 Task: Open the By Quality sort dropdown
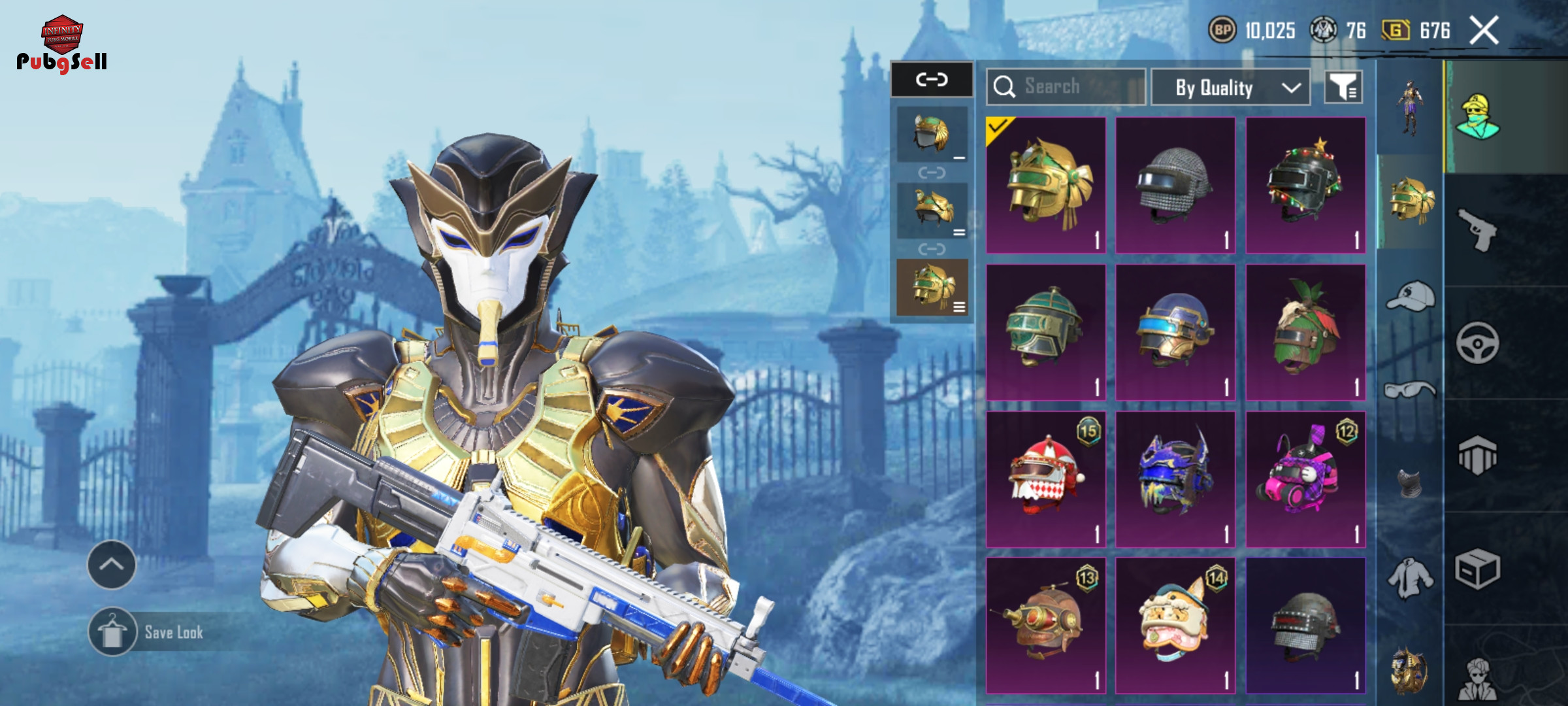(x=1230, y=88)
